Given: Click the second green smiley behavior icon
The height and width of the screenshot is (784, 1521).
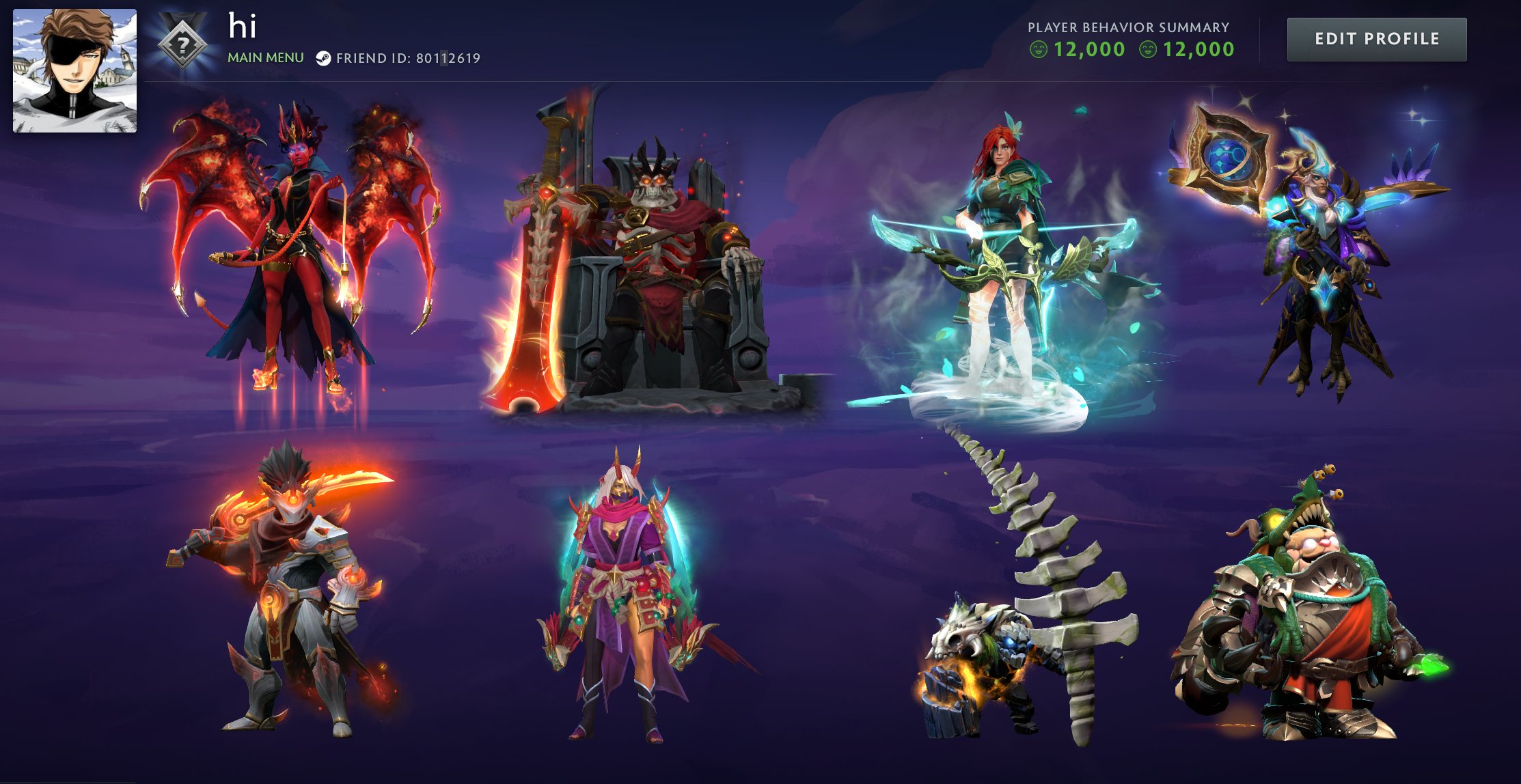Looking at the screenshot, I should pyautogui.click(x=1149, y=49).
